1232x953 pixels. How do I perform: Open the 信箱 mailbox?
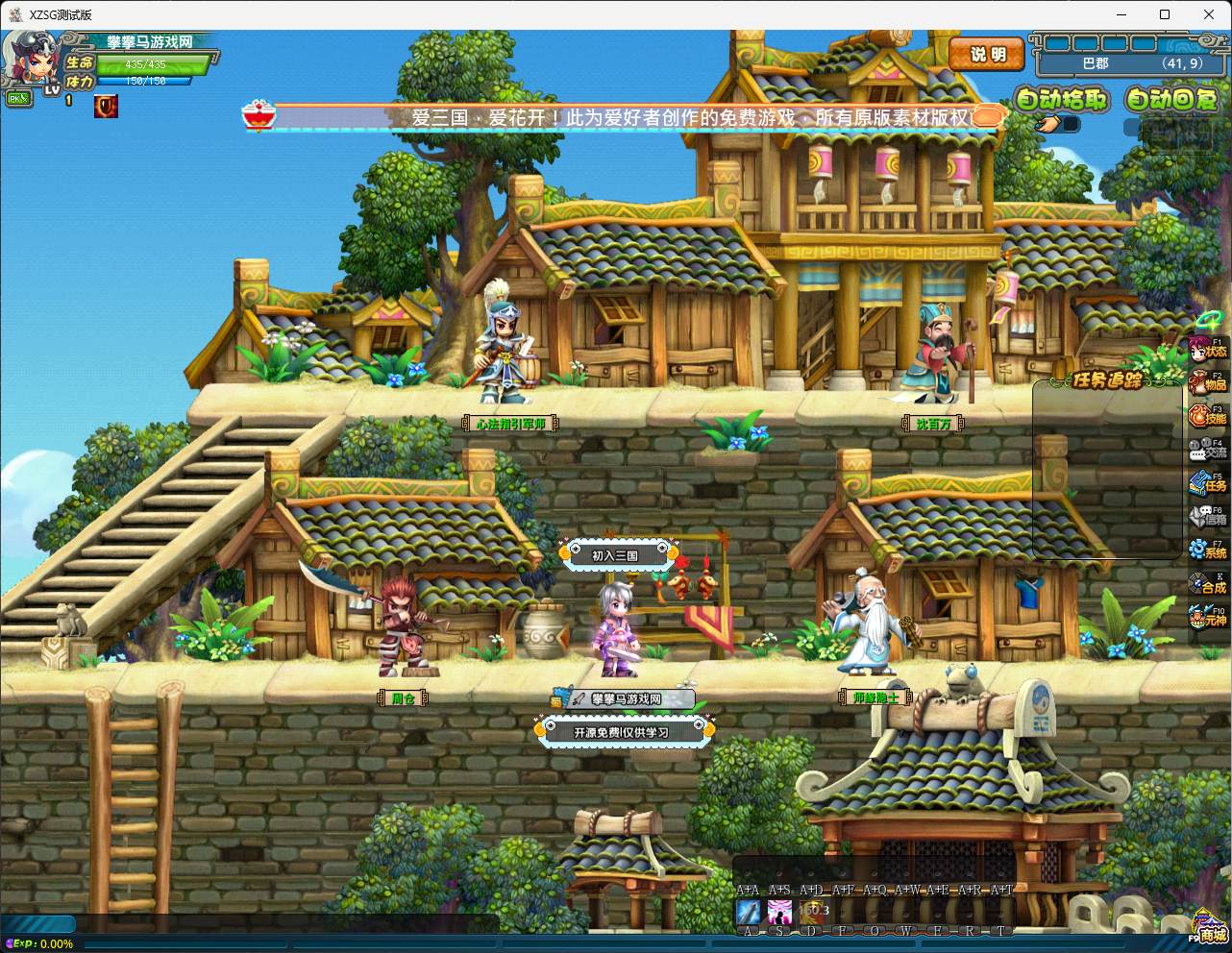(1207, 517)
